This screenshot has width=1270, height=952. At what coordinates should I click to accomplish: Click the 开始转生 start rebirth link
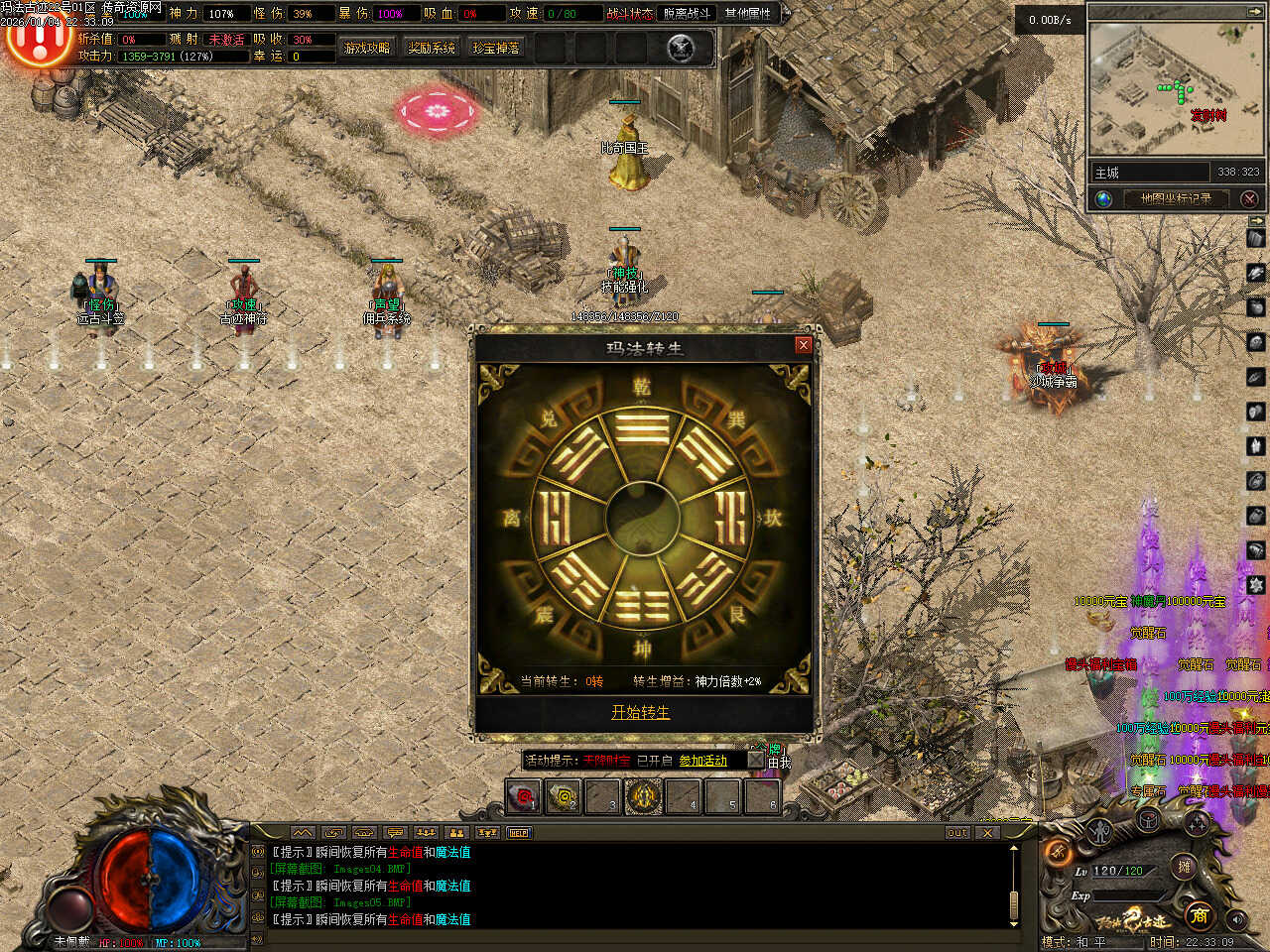pyautogui.click(x=640, y=712)
